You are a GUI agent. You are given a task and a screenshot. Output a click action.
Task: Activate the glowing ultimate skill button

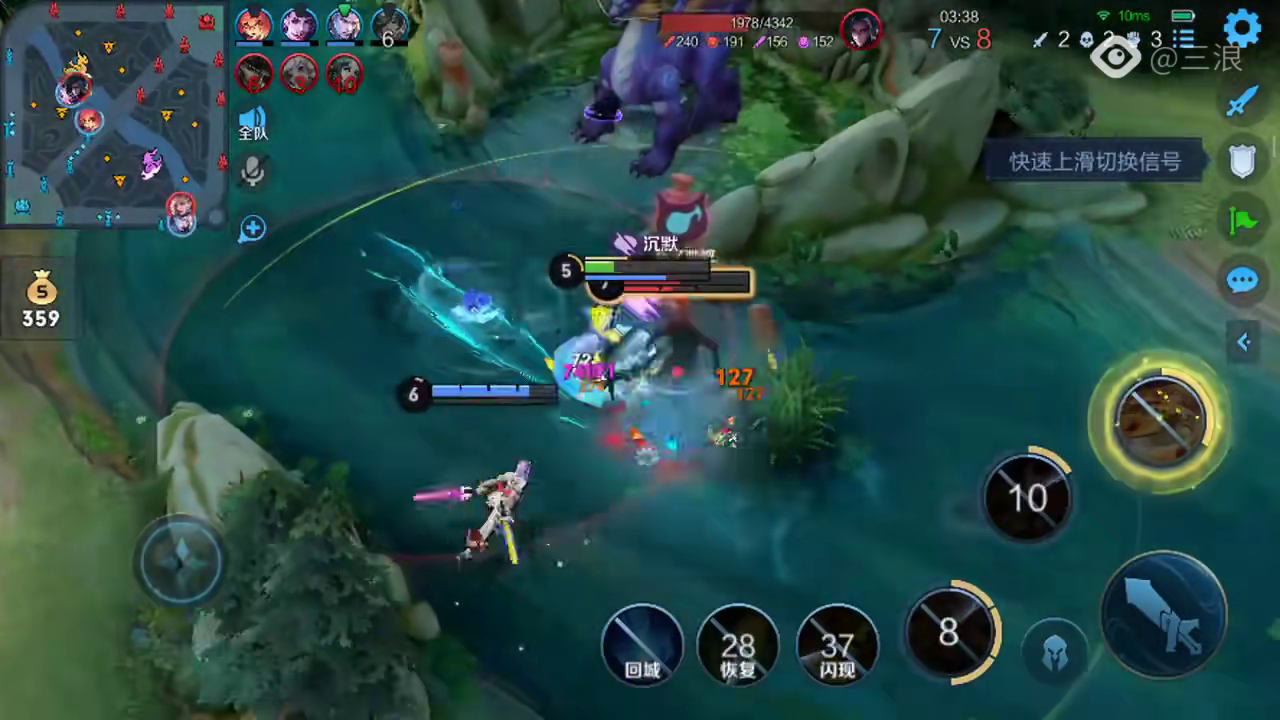1160,421
